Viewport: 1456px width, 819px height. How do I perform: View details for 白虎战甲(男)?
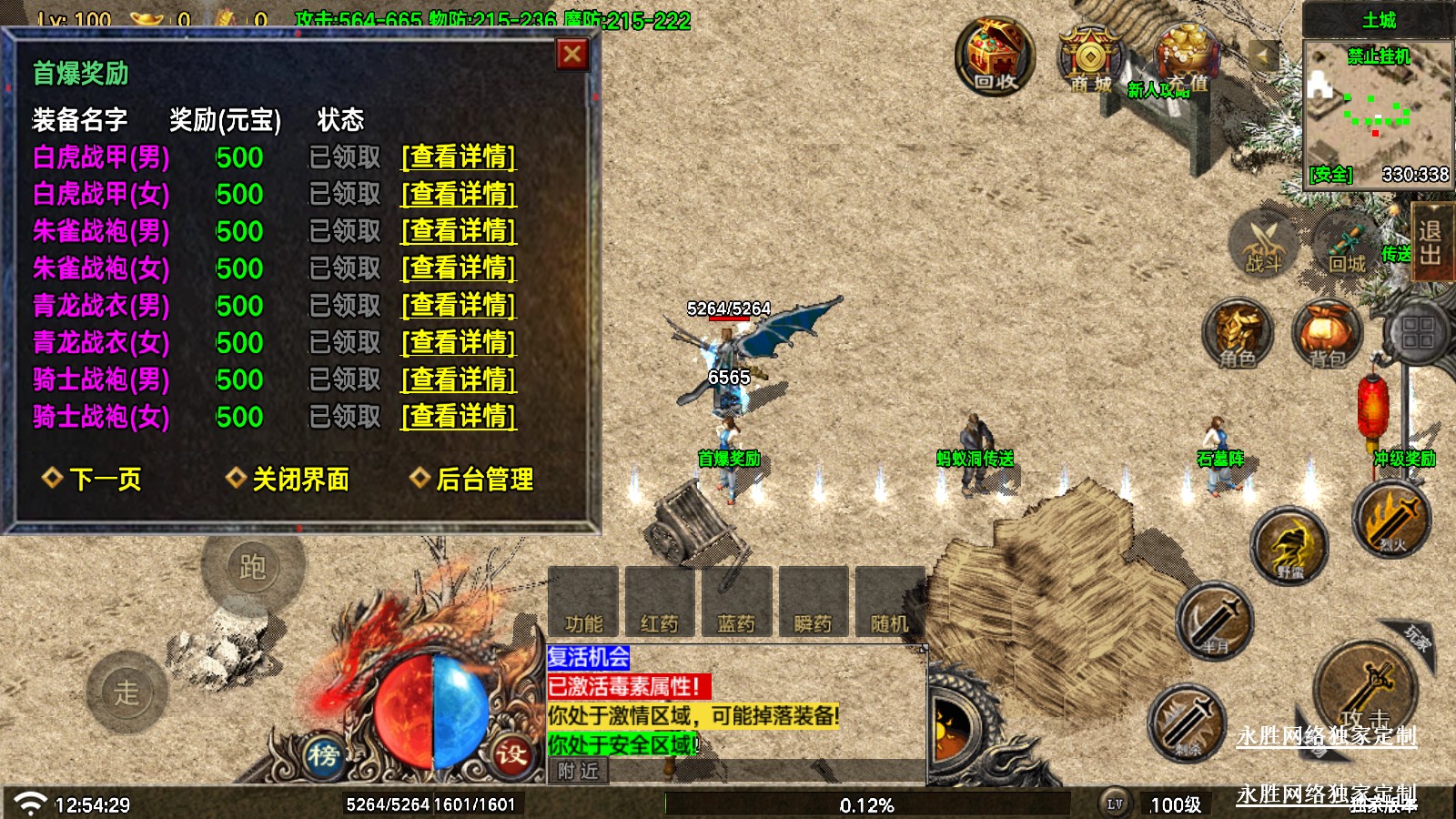tap(459, 157)
